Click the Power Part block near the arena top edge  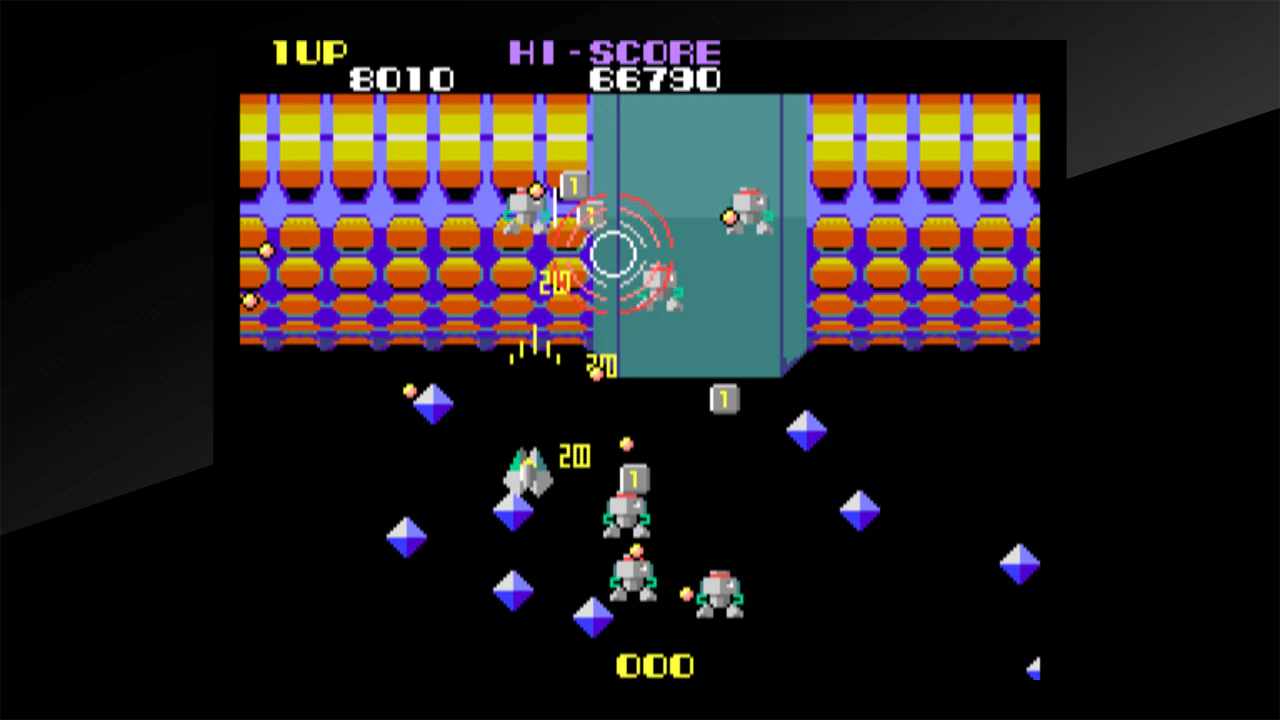coord(575,186)
